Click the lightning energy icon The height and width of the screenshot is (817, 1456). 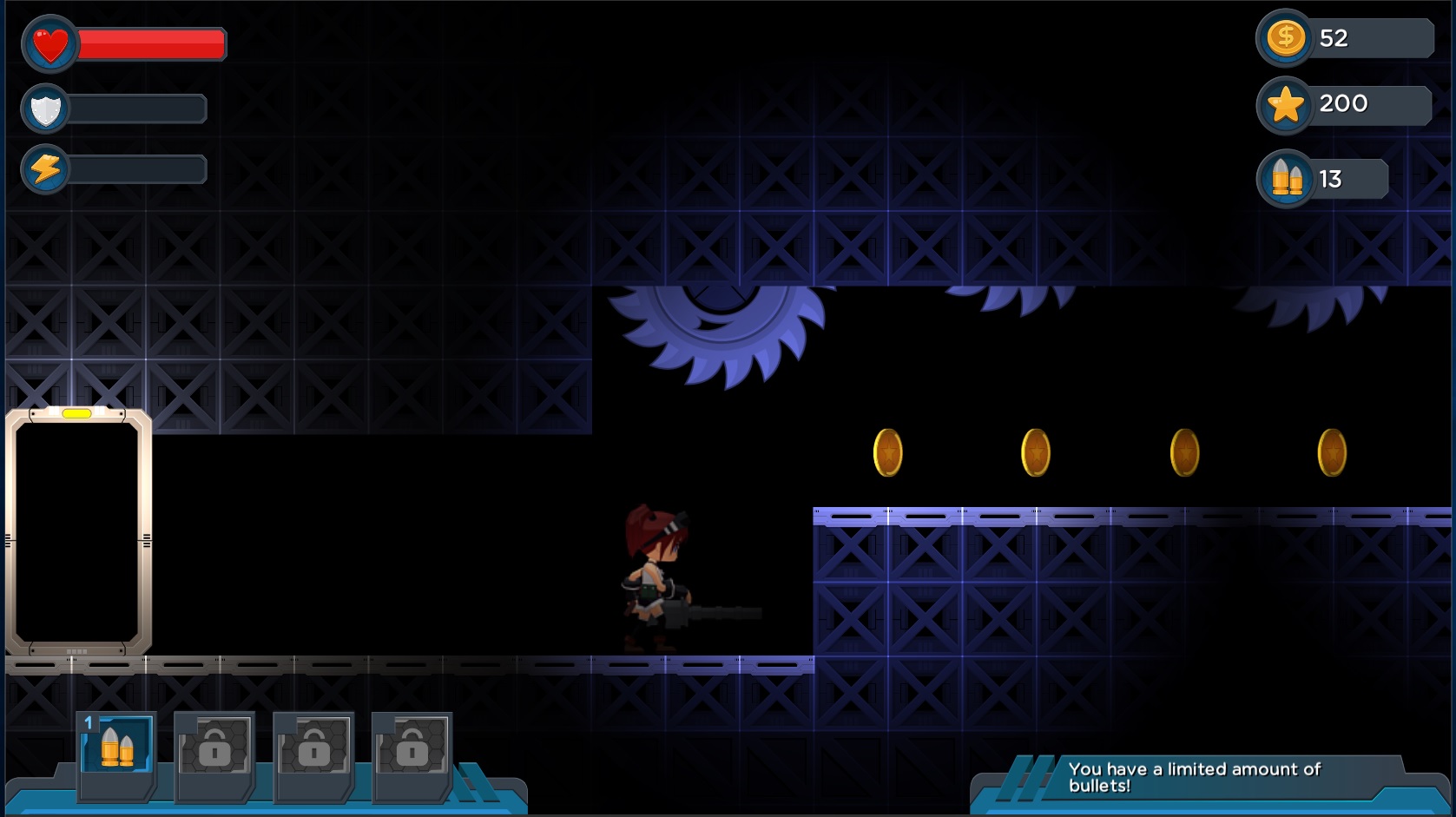tap(48, 168)
